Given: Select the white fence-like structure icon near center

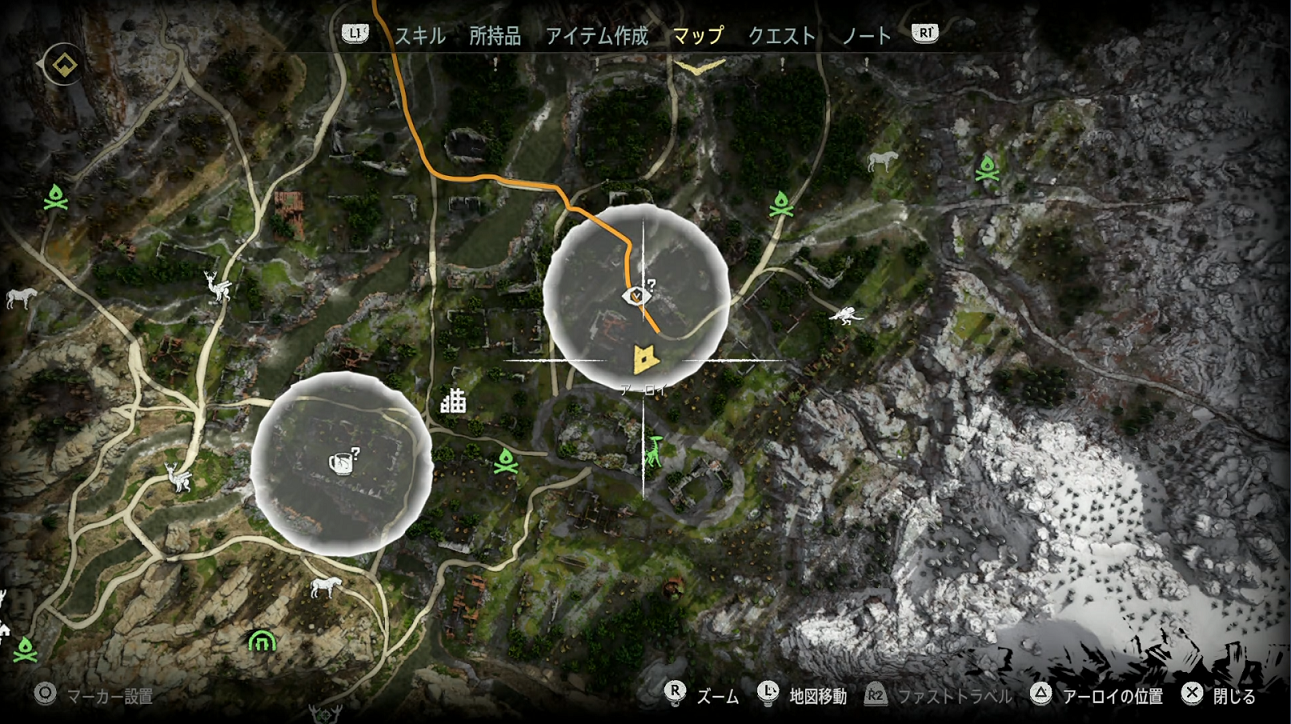Looking at the screenshot, I should [x=452, y=400].
